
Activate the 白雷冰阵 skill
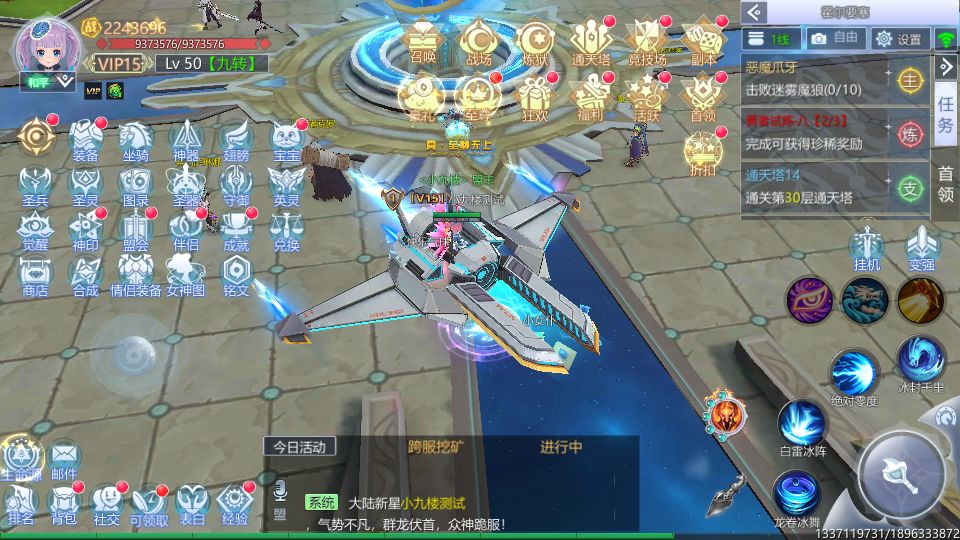pos(802,427)
